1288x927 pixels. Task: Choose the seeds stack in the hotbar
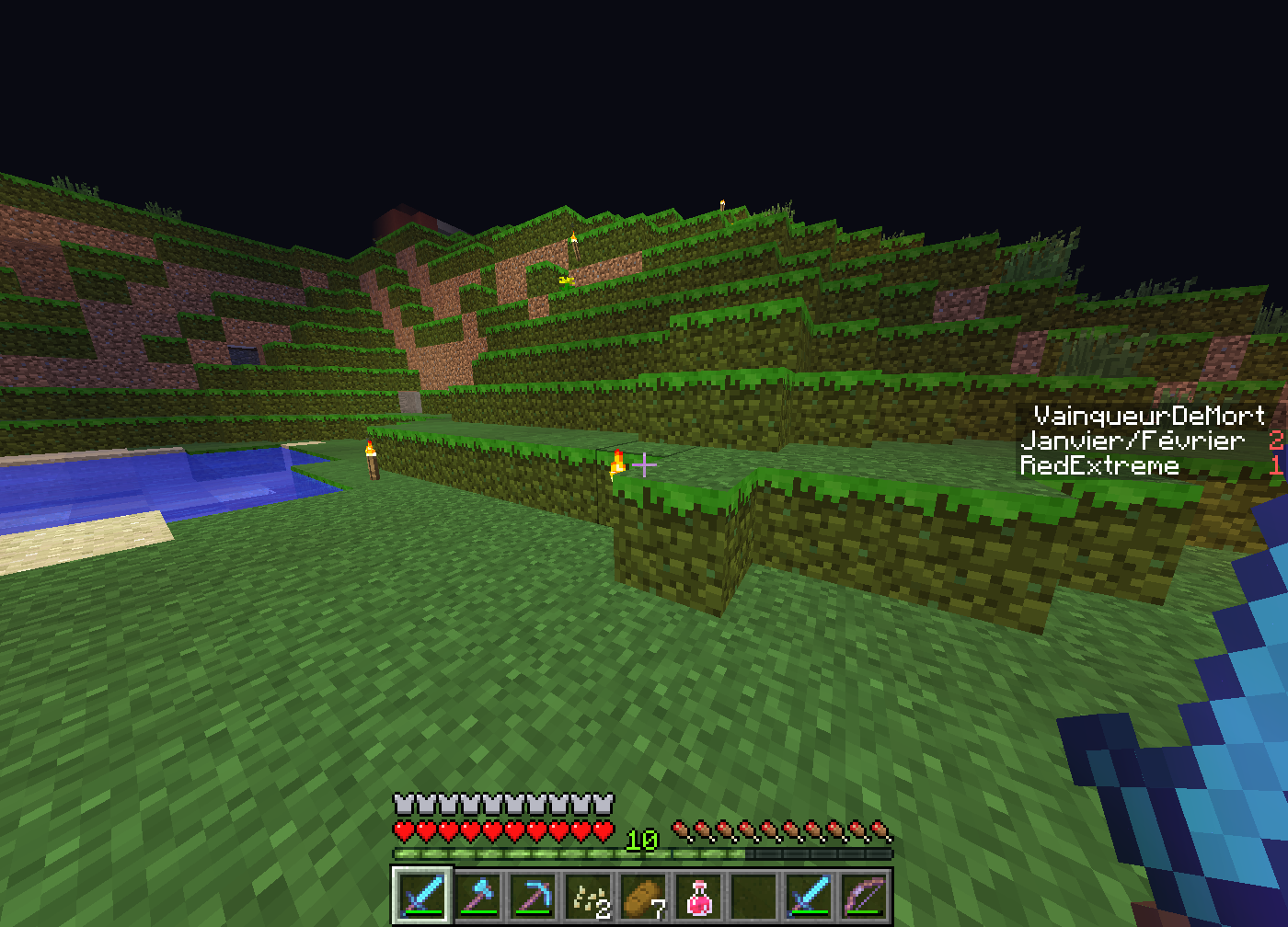[x=589, y=896]
